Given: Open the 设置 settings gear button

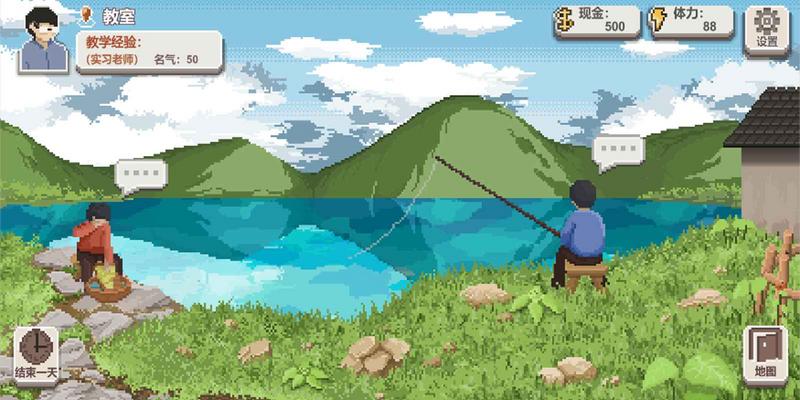Looking at the screenshot, I should [x=767, y=27].
